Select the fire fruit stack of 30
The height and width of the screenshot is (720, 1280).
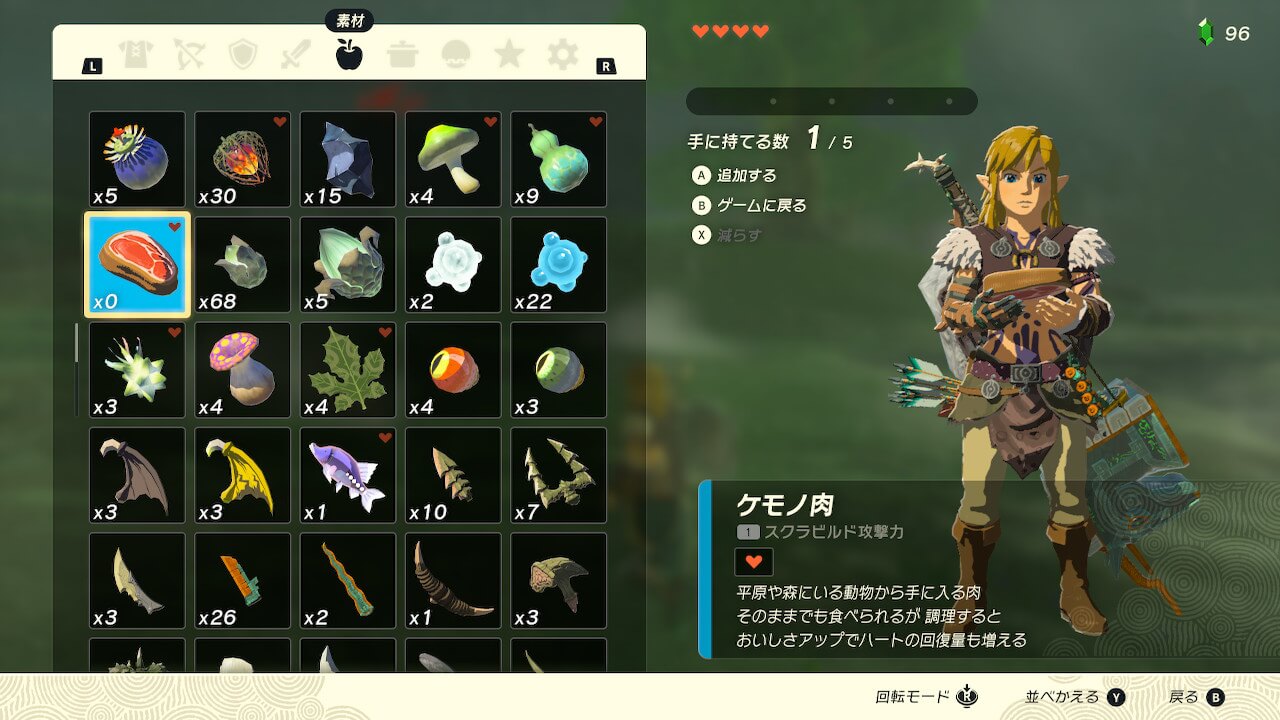point(243,159)
